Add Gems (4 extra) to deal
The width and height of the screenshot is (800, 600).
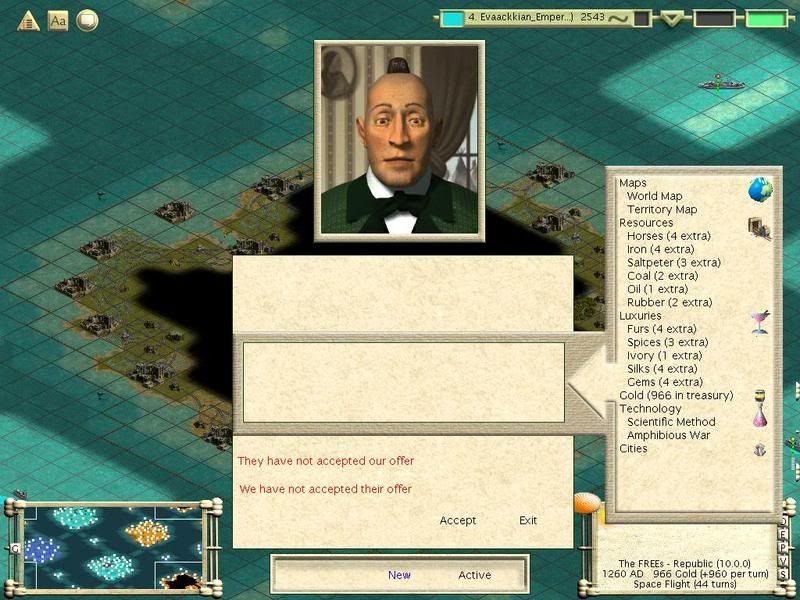tap(664, 382)
